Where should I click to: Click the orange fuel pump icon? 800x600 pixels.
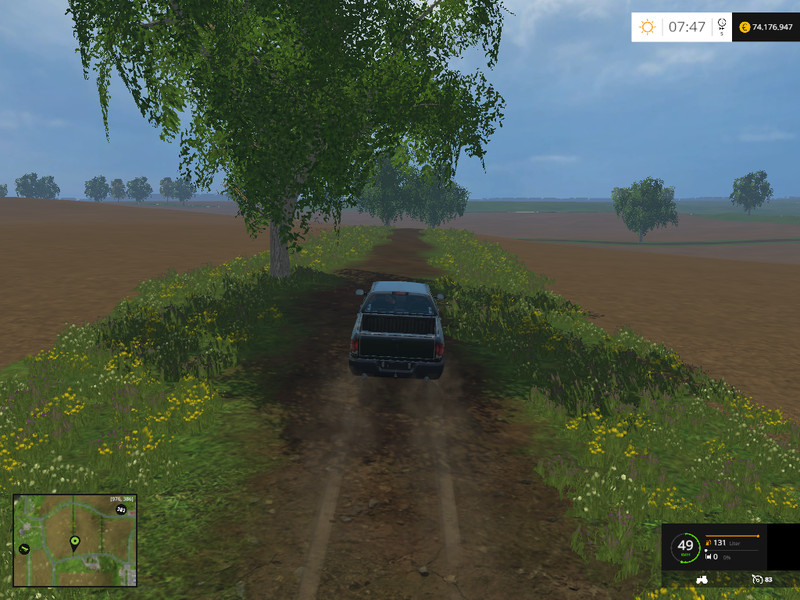[x=708, y=543]
